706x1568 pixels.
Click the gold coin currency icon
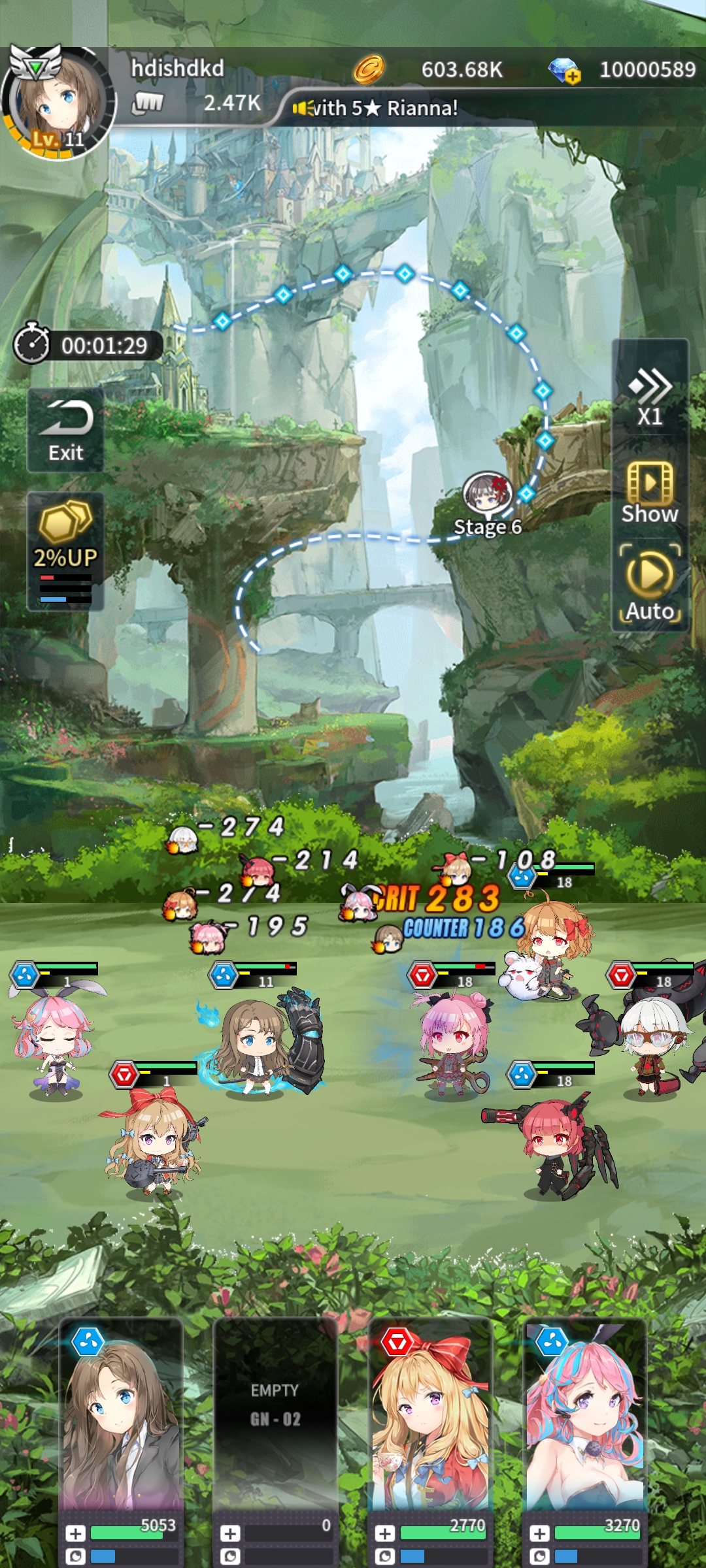[x=369, y=69]
